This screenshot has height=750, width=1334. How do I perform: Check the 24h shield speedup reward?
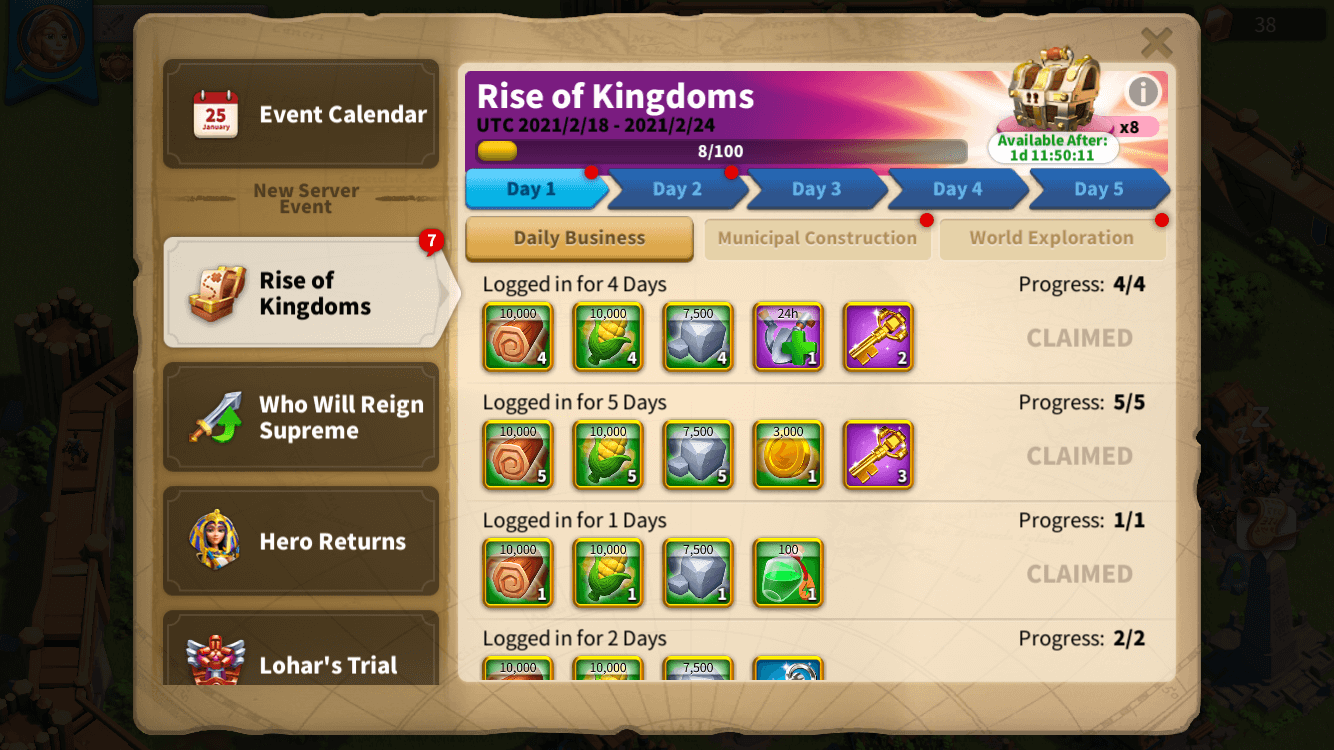(x=788, y=337)
